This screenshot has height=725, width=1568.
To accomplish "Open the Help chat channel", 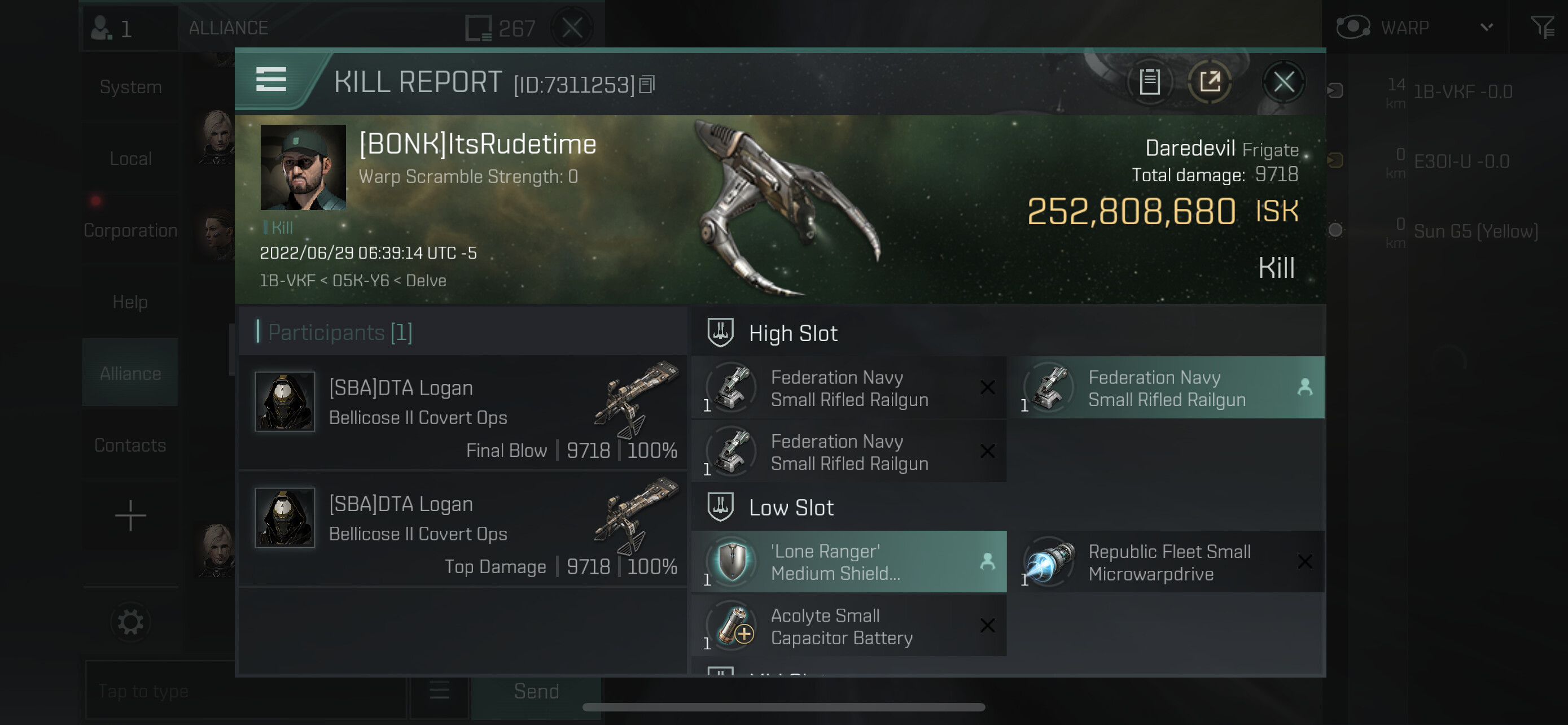I will (130, 302).
